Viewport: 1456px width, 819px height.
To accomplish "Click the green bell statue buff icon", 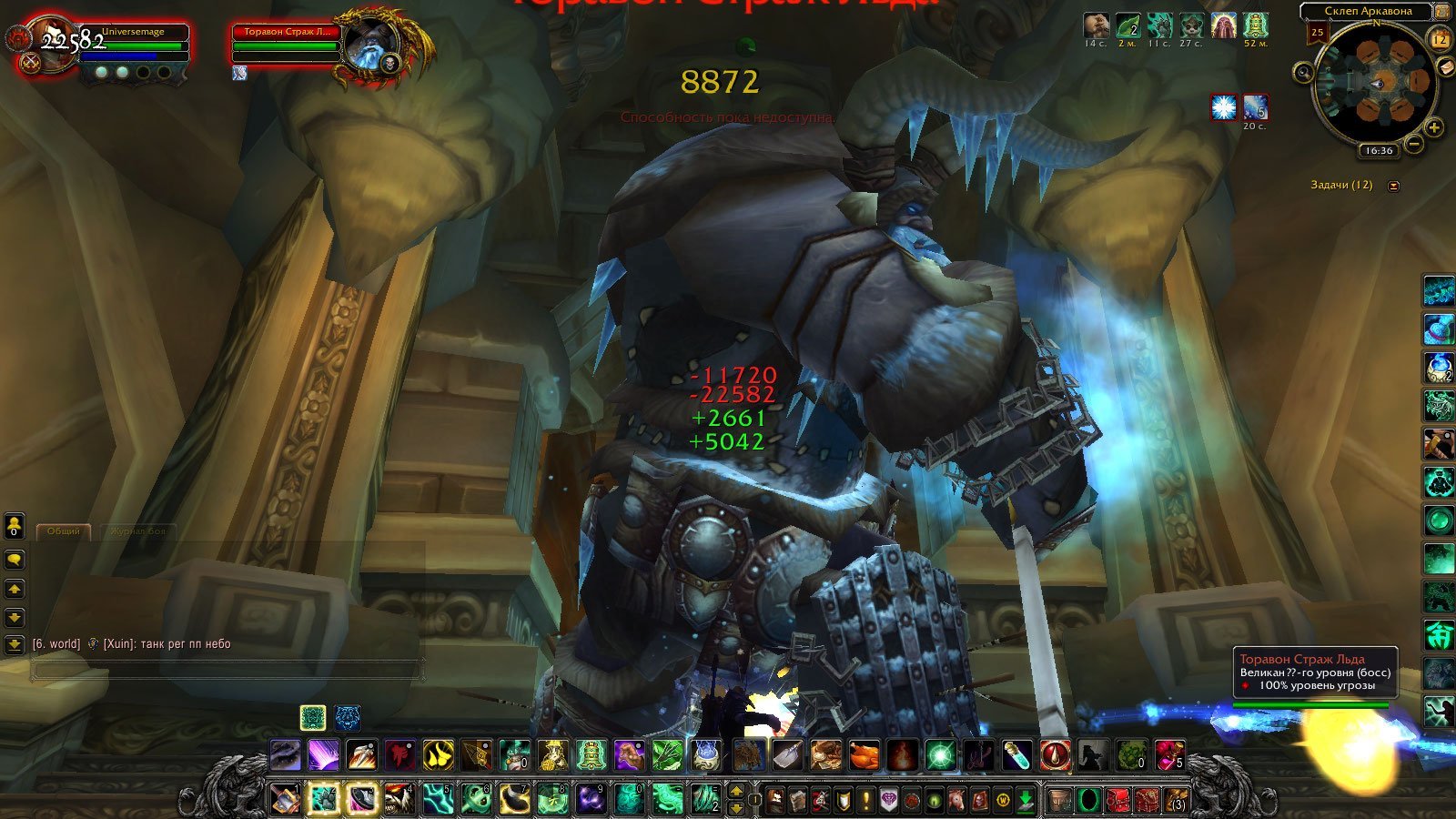I will coord(1256,25).
